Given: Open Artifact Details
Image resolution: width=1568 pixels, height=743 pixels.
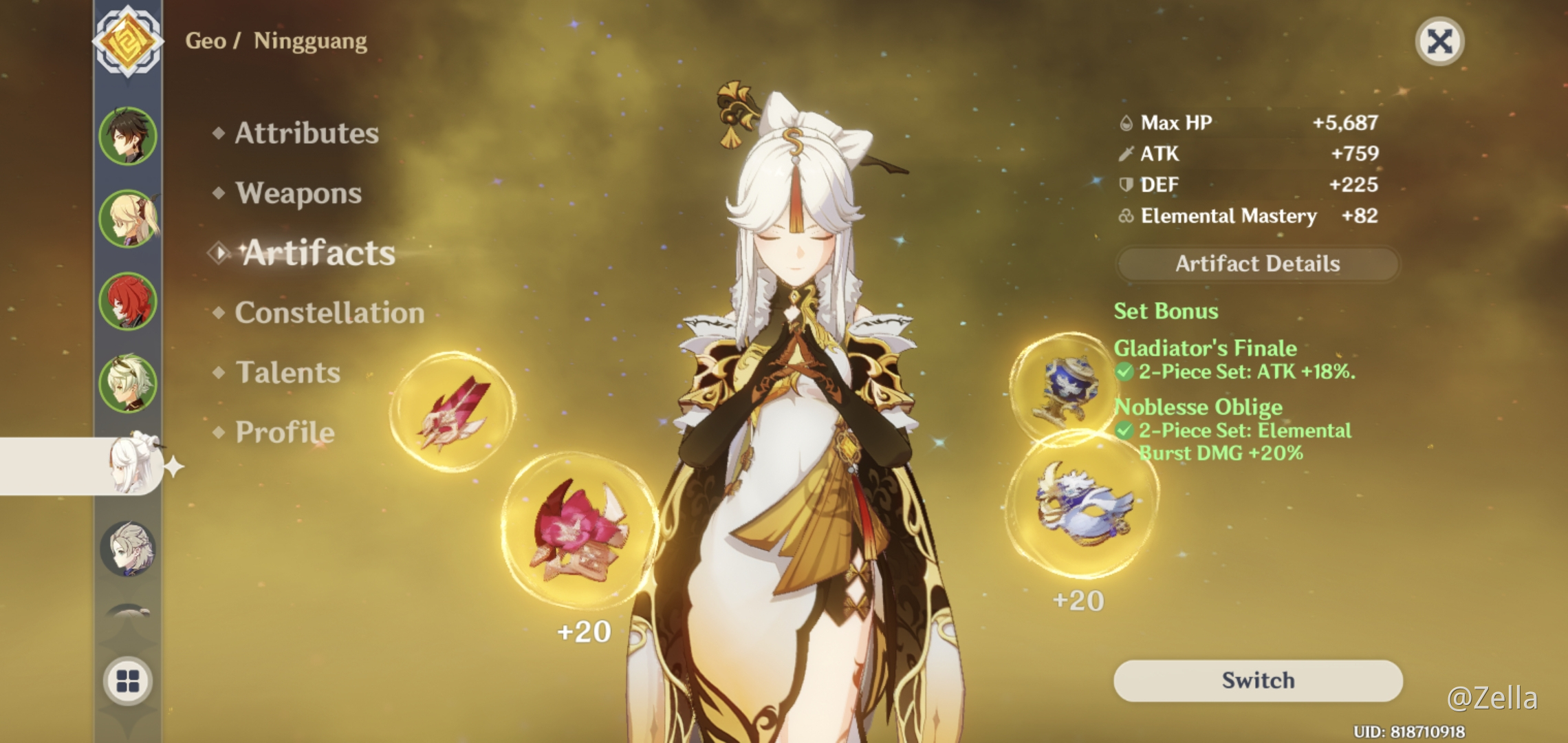Looking at the screenshot, I should 1256,263.
